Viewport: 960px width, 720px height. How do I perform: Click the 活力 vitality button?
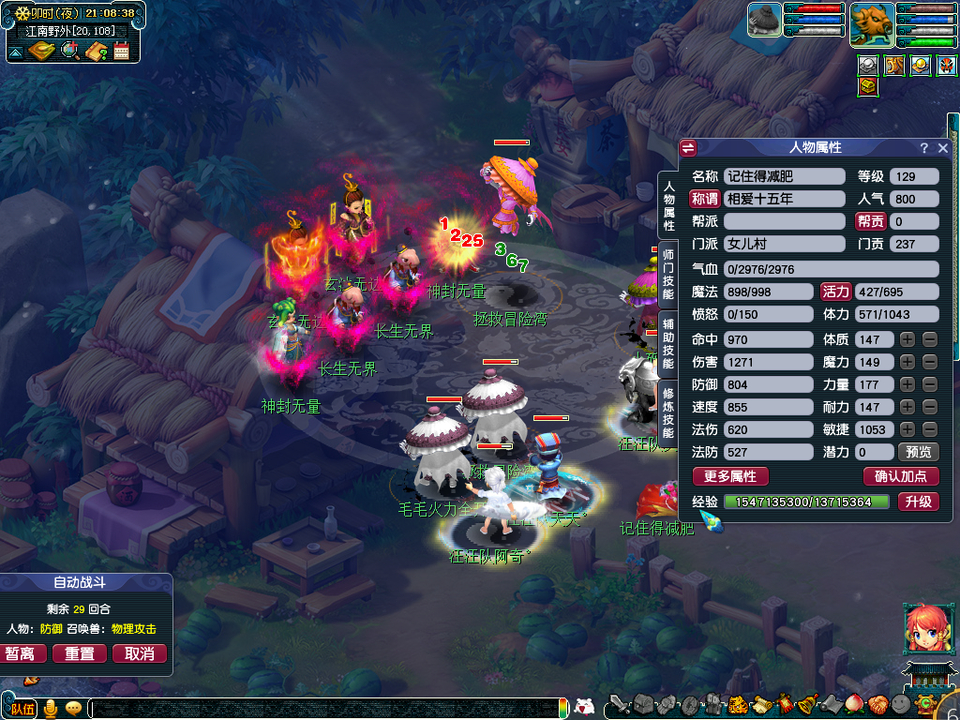(835, 292)
